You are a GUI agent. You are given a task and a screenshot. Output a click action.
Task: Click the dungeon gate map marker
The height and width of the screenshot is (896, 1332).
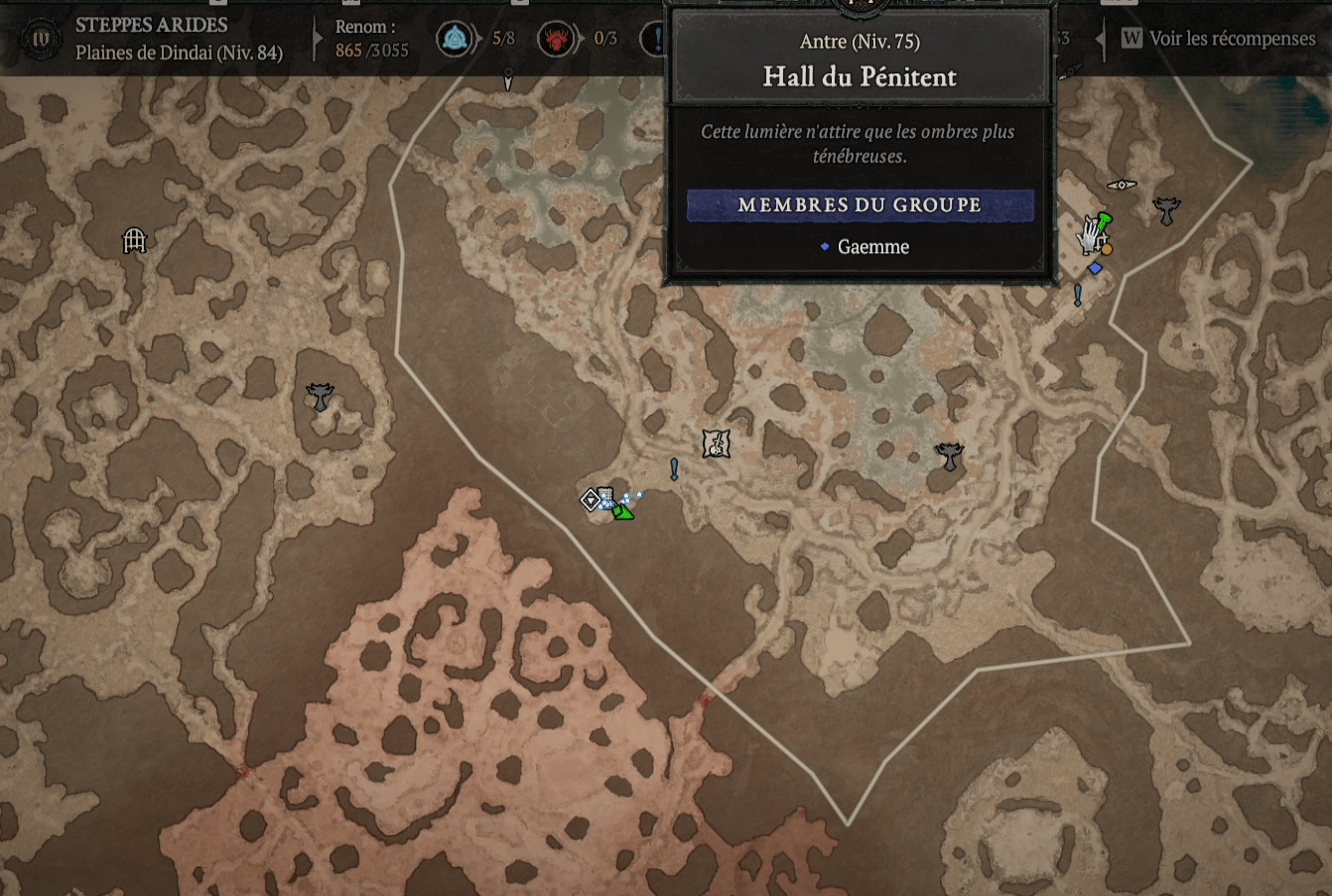134,240
